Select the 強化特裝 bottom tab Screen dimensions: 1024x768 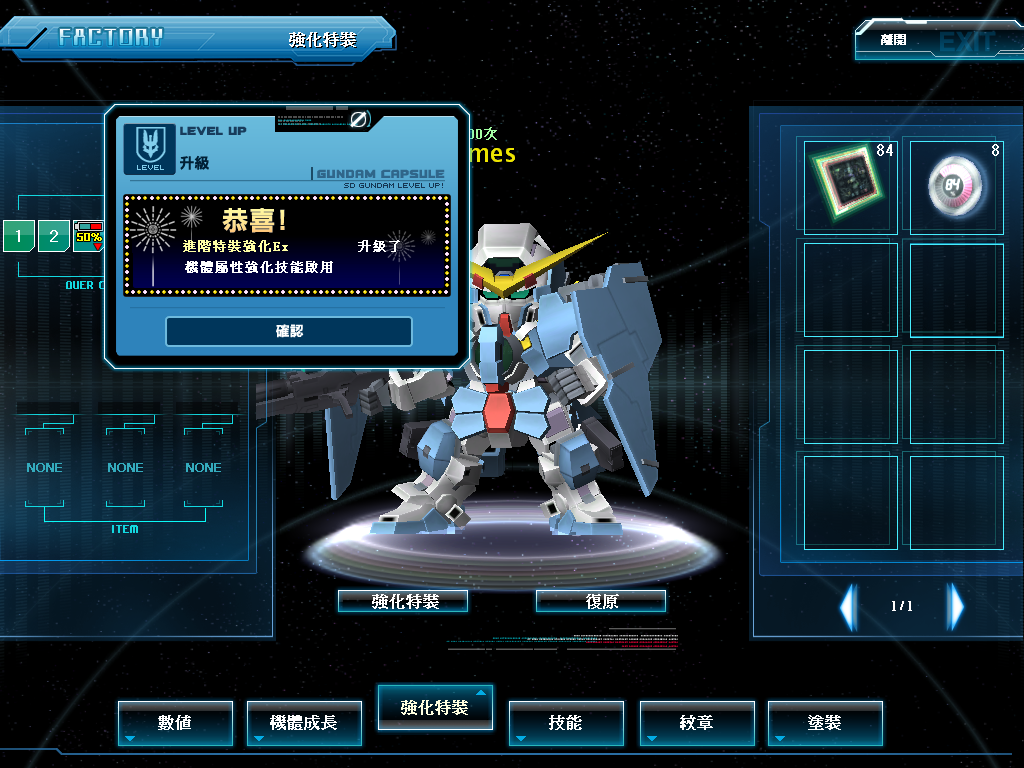click(x=434, y=707)
